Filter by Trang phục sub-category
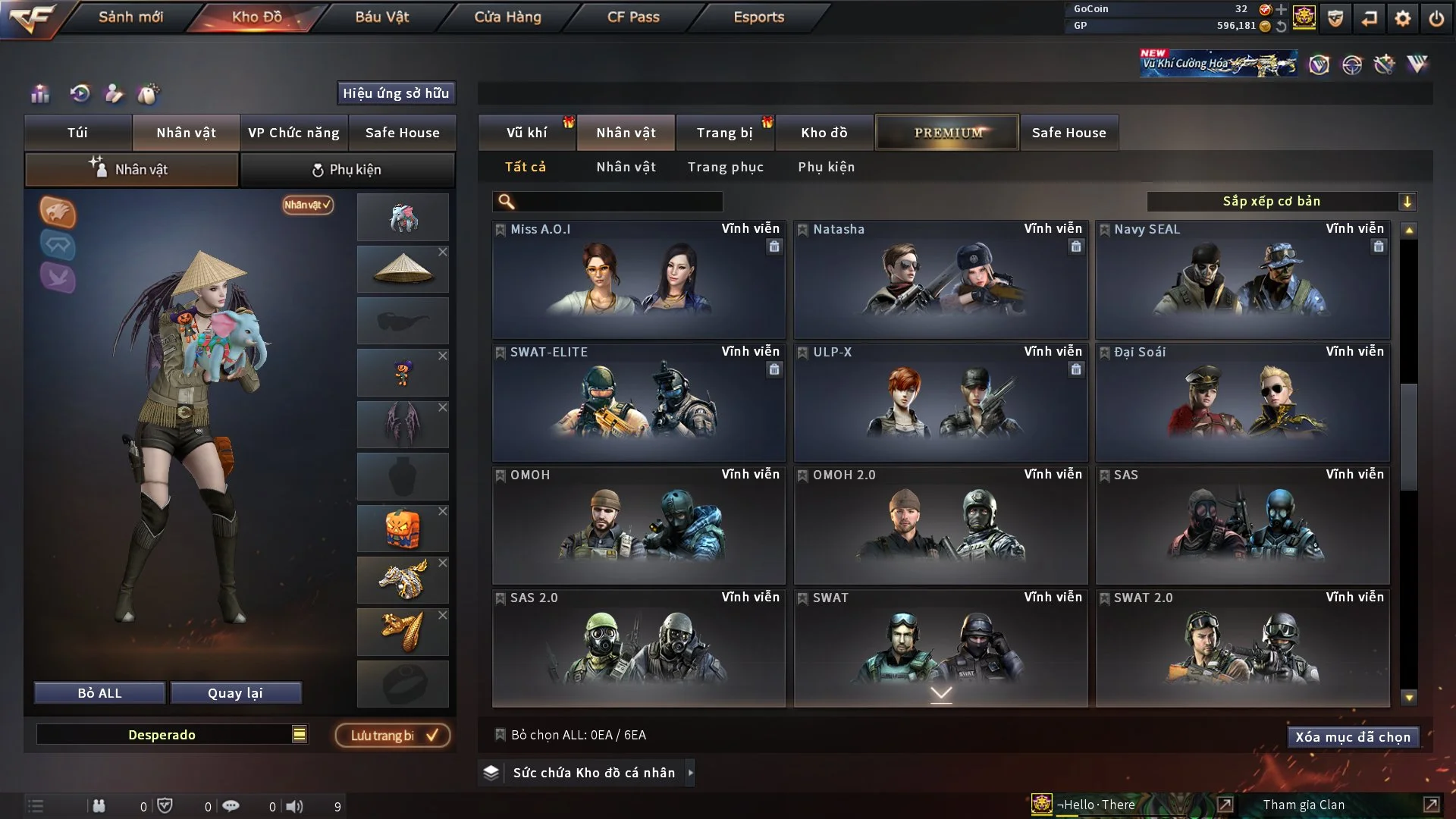The width and height of the screenshot is (1456, 819). coord(725,167)
